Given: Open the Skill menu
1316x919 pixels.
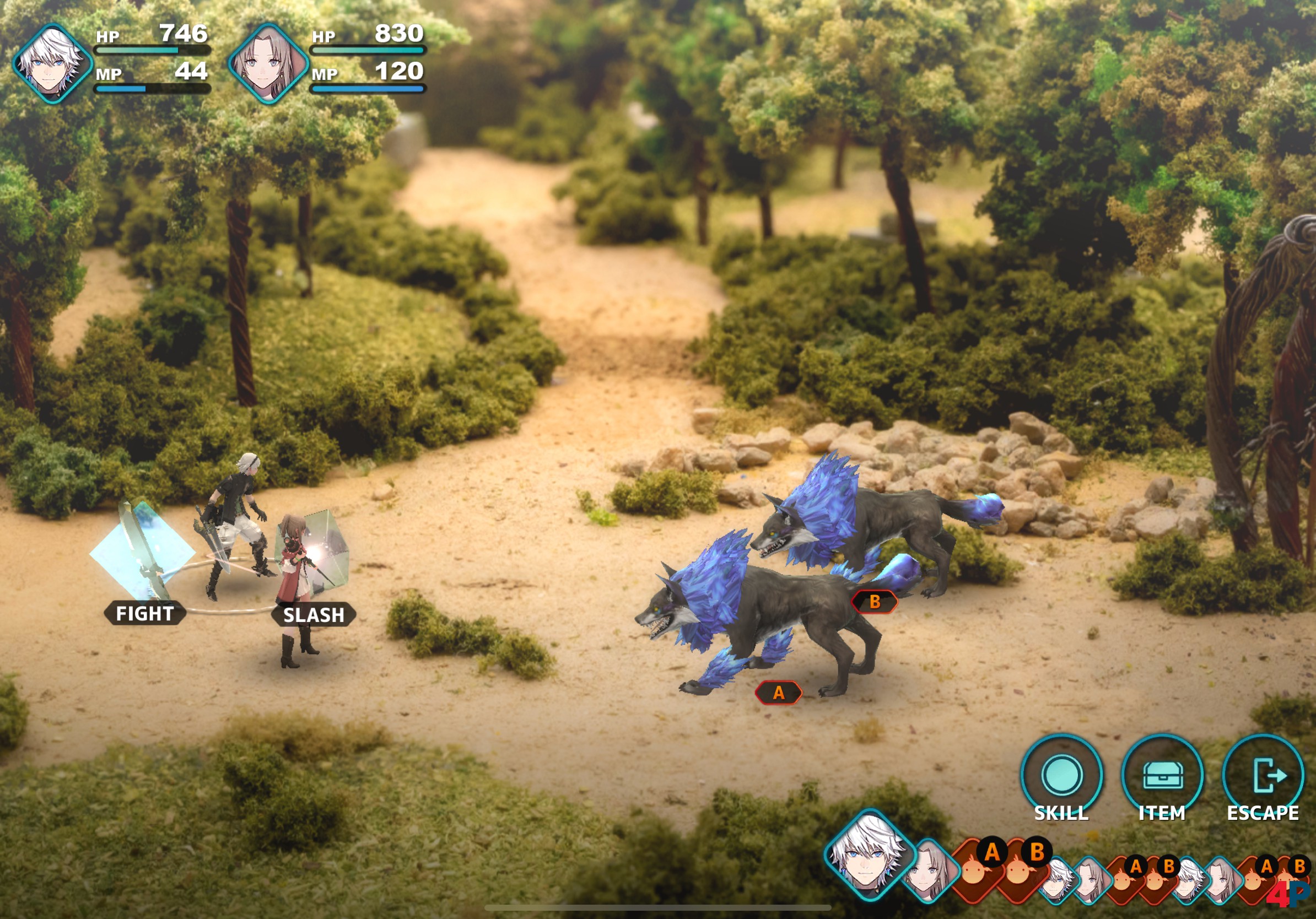Looking at the screenshot, I should (1061, 775).
